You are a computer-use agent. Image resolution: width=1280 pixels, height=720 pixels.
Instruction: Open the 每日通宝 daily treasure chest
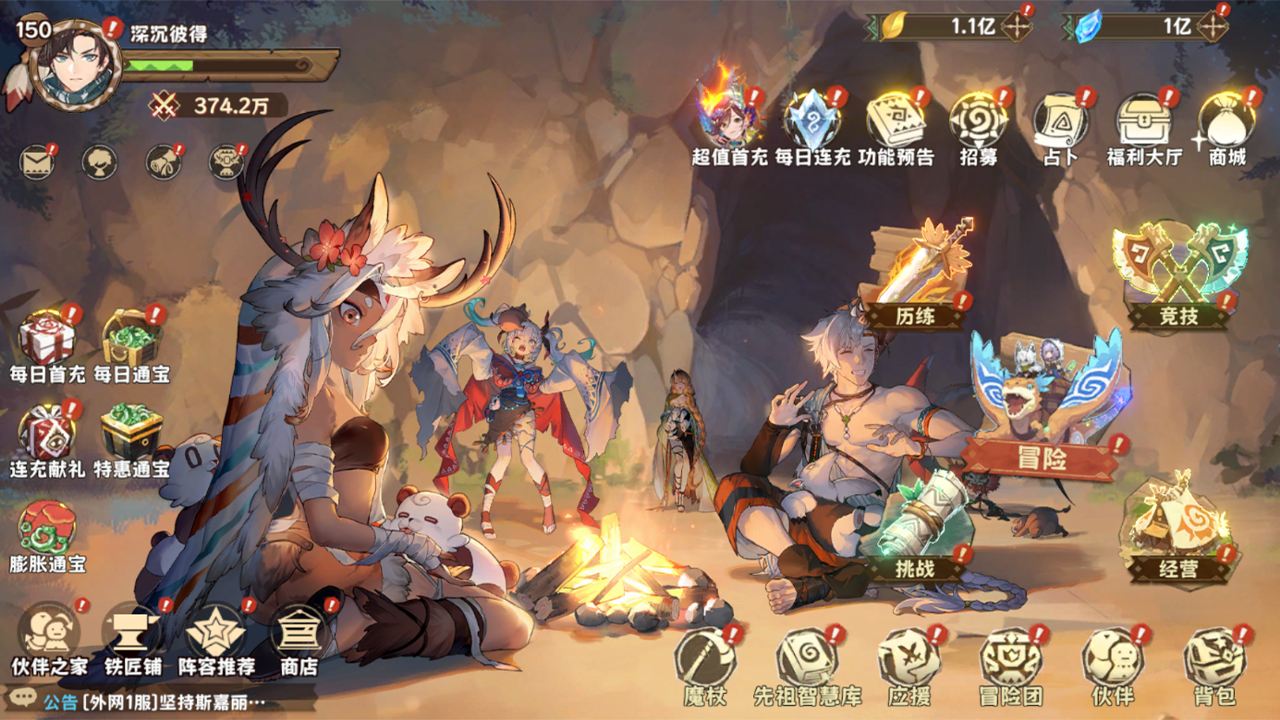(131, 340)
